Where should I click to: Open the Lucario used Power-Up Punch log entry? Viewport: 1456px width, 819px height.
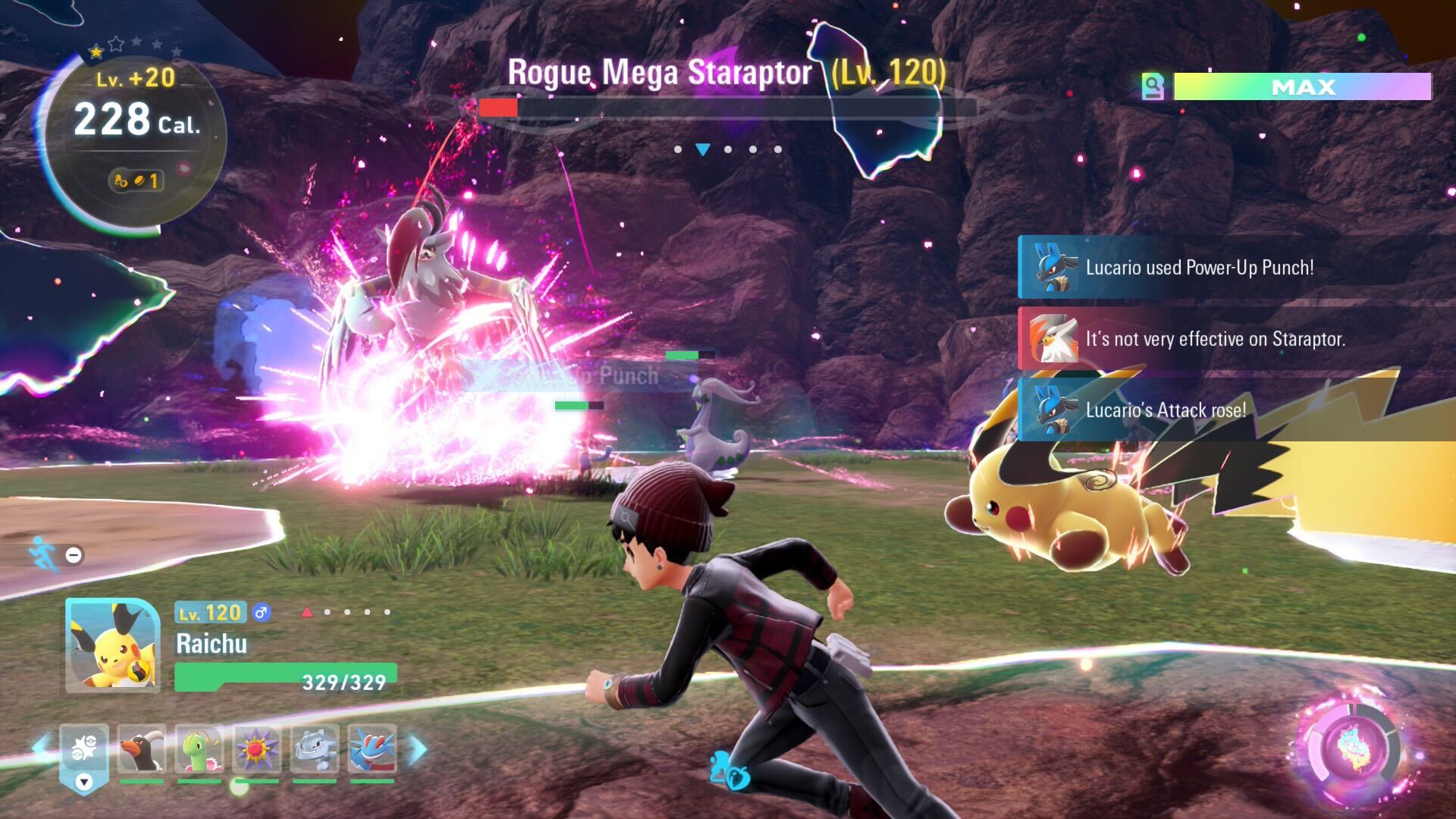coord(1198,267)
